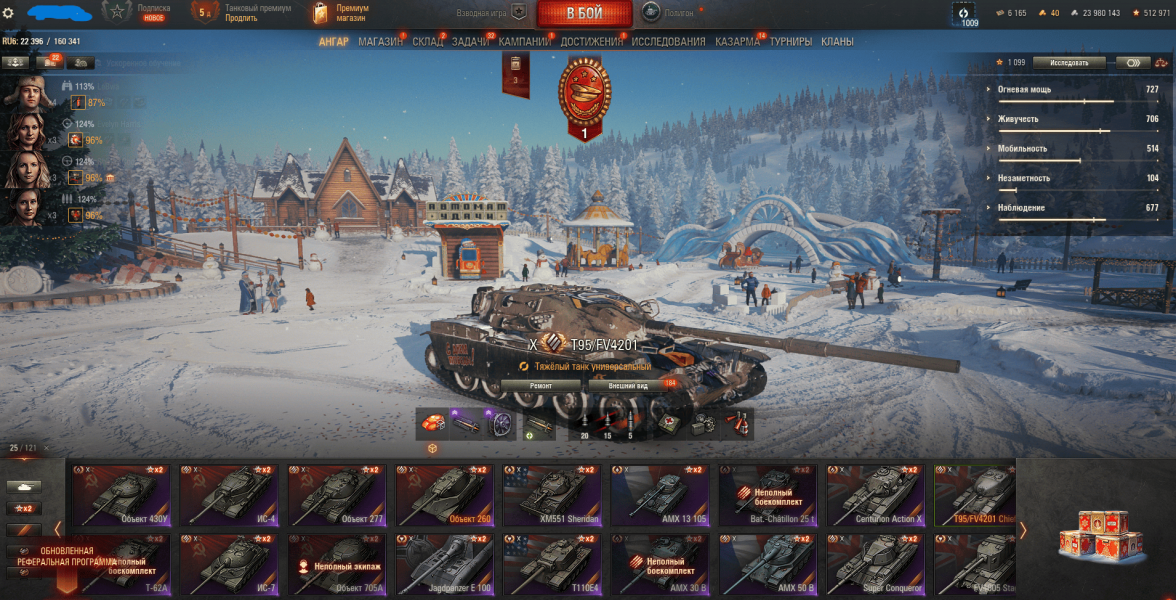1176x600 pixels.
Task: Open the КАМПАНИИ tab
Action: 525,42
